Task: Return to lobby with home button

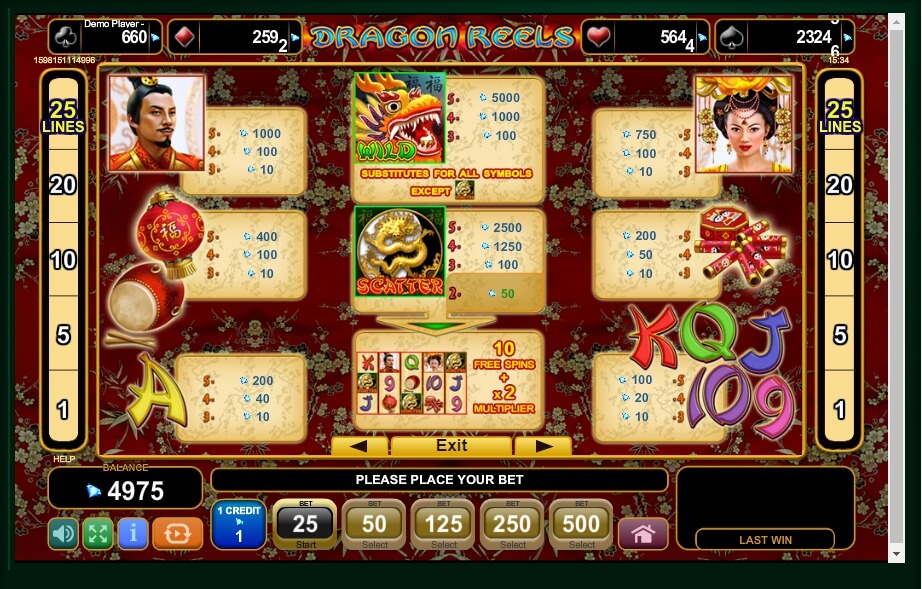Action: 643,534
